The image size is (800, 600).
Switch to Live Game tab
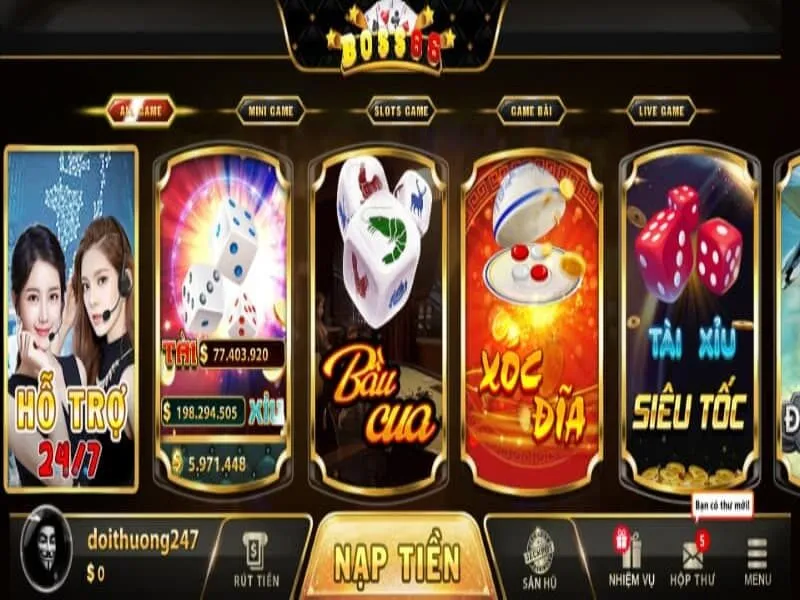(x=660, y=111)
